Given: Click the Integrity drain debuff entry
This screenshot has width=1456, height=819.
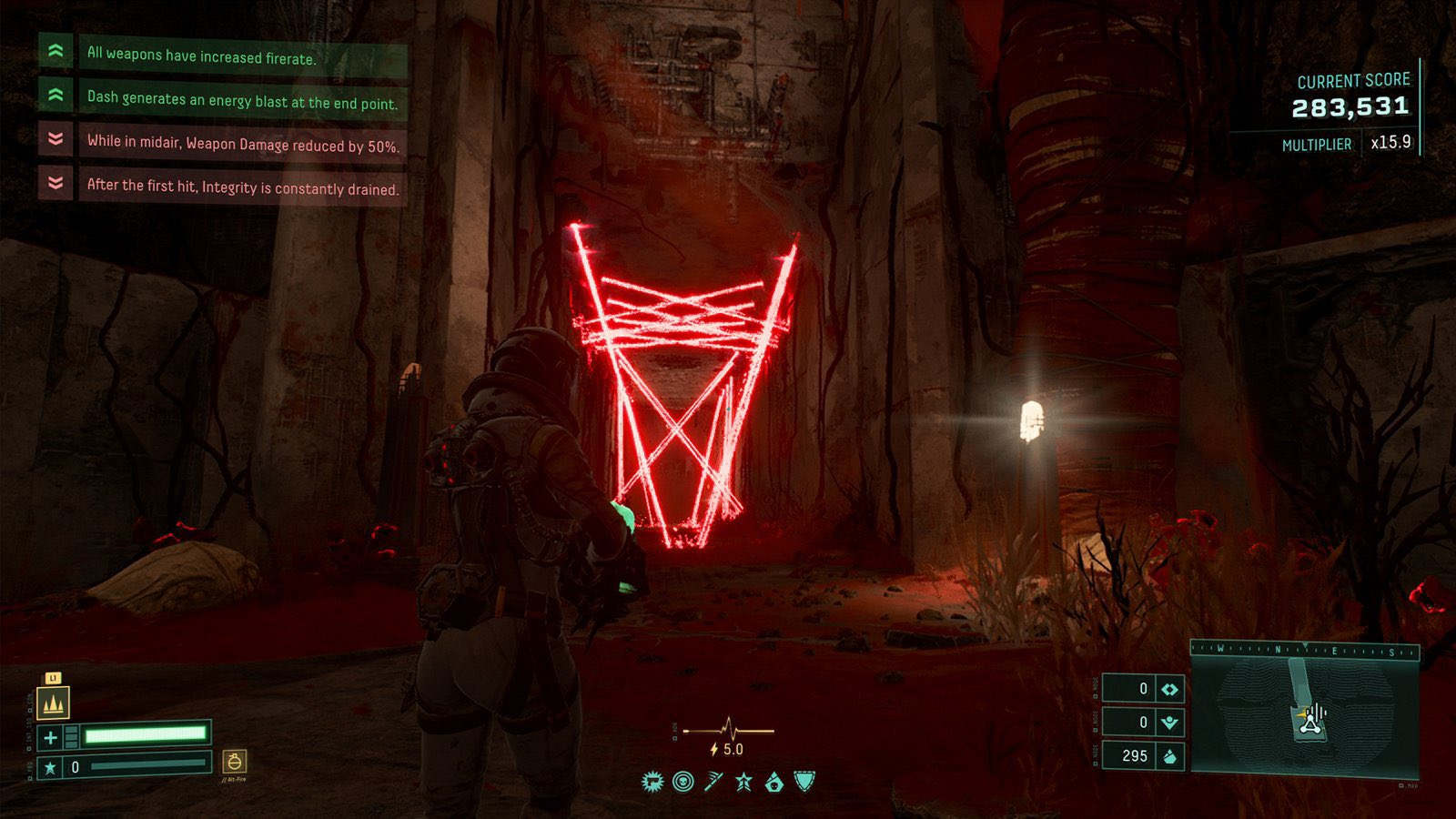Looking at the screenshot, I should coord(243,187).
